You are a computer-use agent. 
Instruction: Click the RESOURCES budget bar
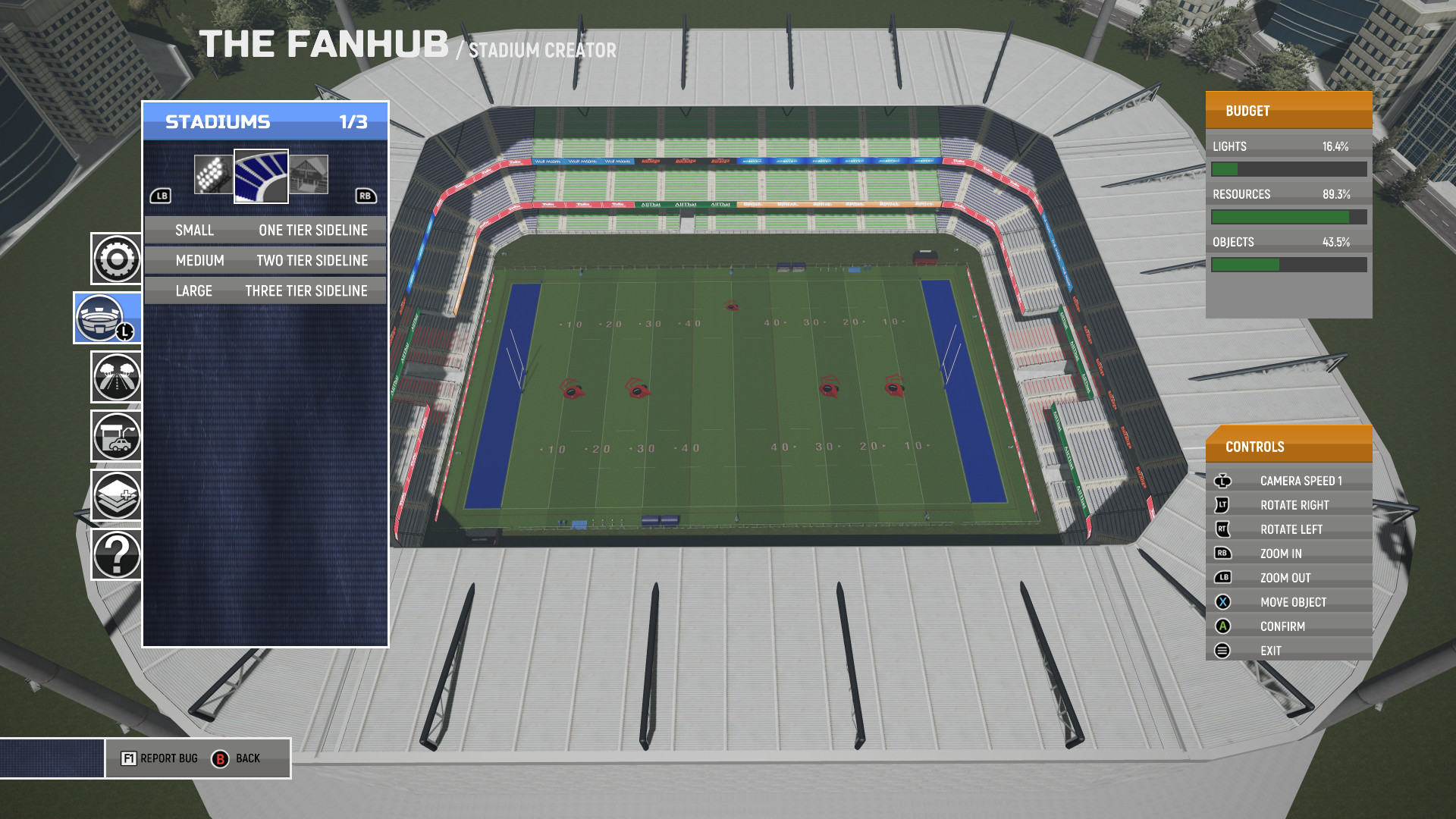pos(1288,217)
